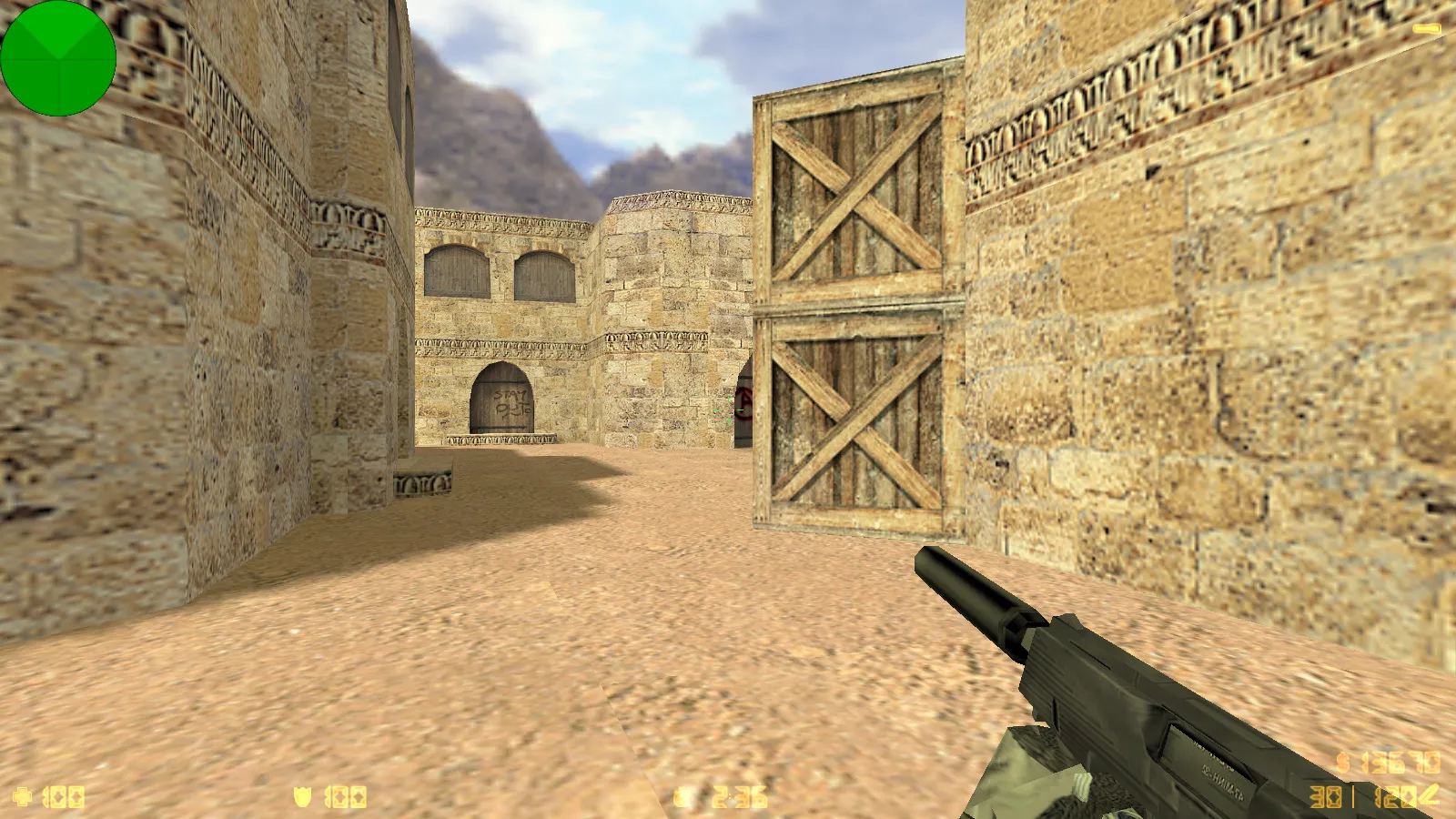The width and height of the screenshot is (1456, 819).
Task: Click the yellow item icon in top-right corner
Action: click(x=1425, y=28)
